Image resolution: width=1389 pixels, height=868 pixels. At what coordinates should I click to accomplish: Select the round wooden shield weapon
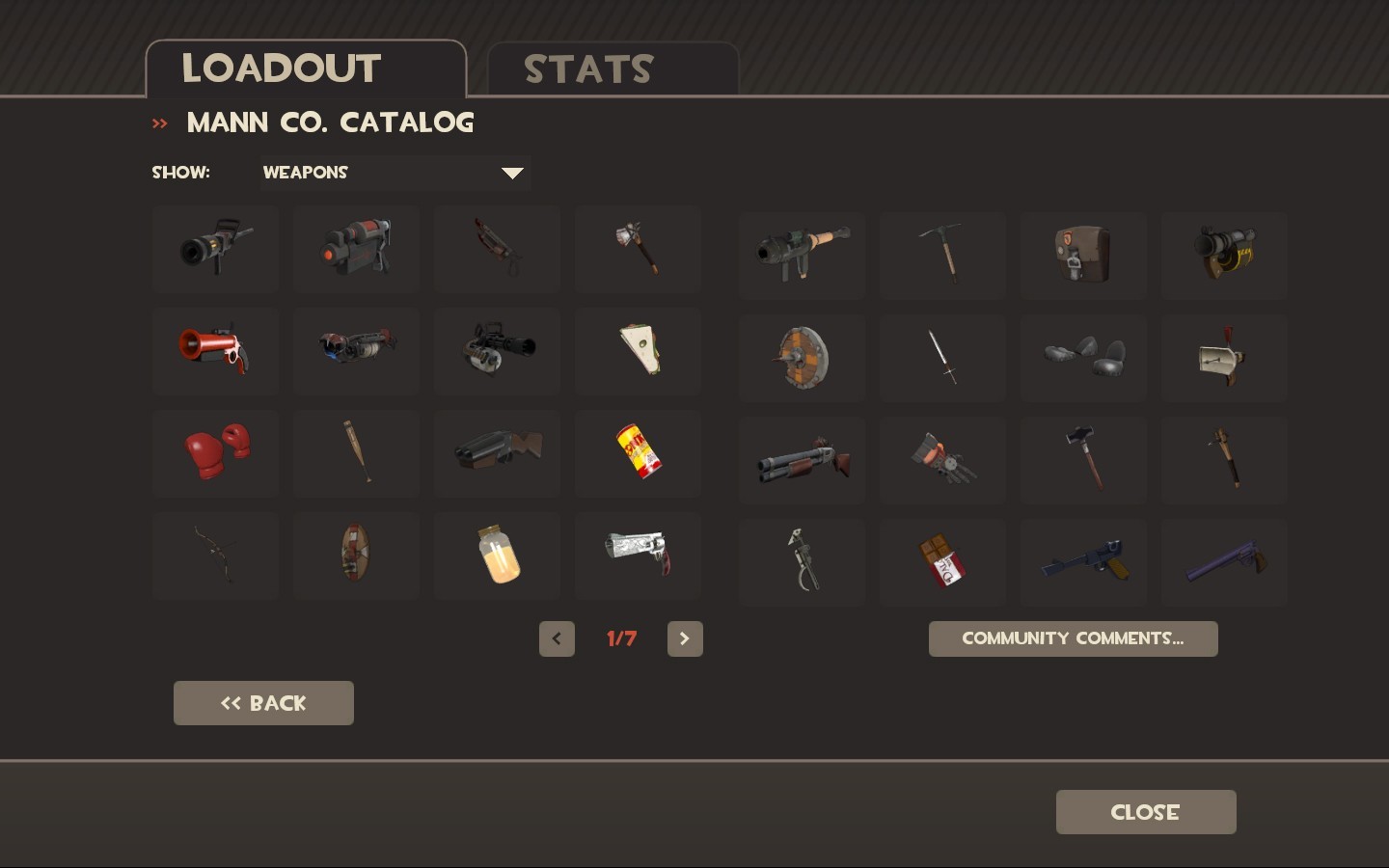tap(802, 357)
